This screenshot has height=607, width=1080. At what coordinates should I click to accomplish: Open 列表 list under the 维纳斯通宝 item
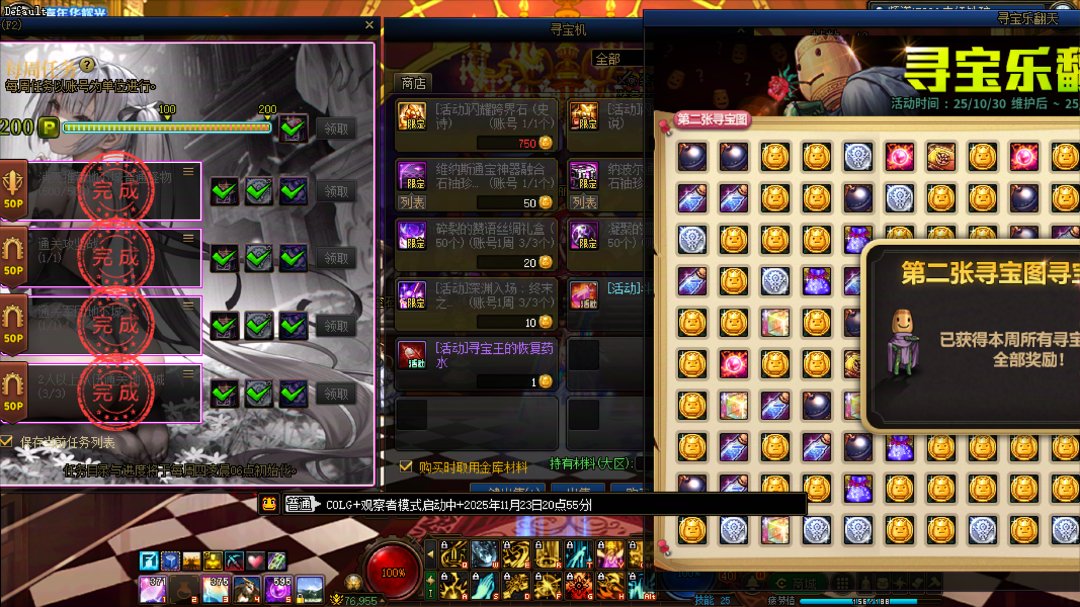412,202
